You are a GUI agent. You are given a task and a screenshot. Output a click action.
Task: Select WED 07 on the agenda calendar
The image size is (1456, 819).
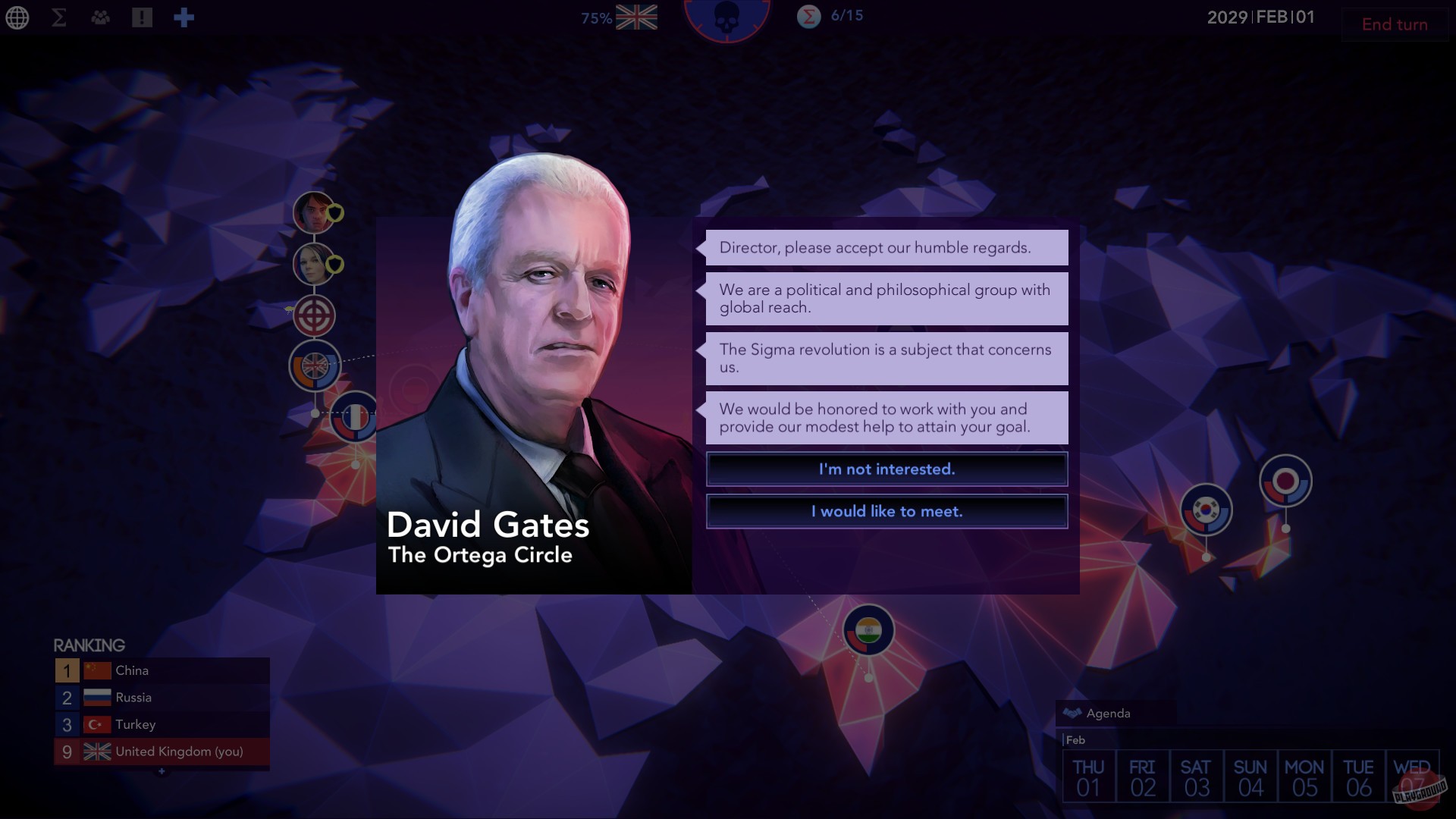pyautogui.click(x=1411, y=775)
